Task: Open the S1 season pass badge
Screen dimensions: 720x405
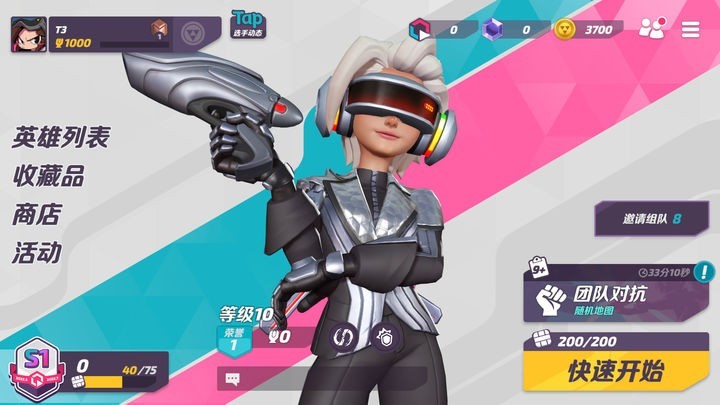Action: click(35, 368)
